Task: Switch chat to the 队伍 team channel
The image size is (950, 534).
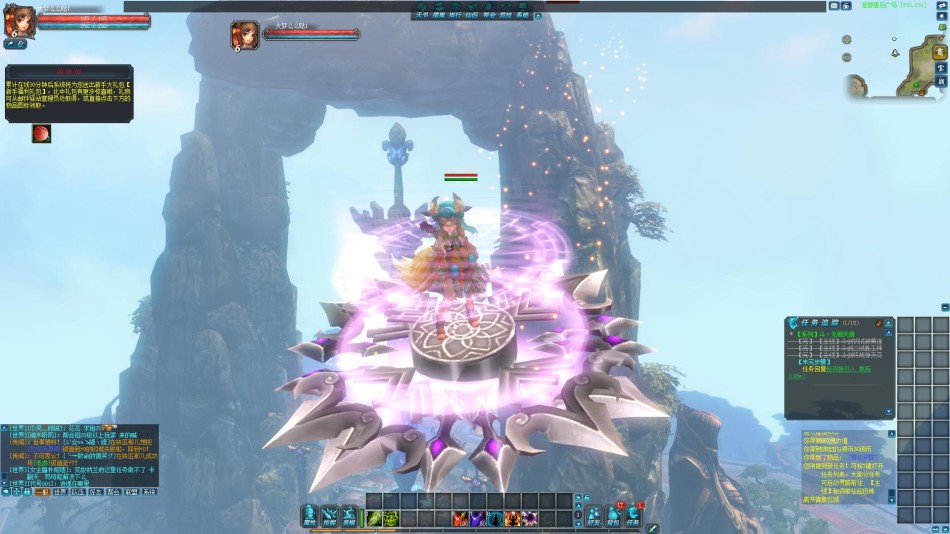Action: (x=78, y=492)
